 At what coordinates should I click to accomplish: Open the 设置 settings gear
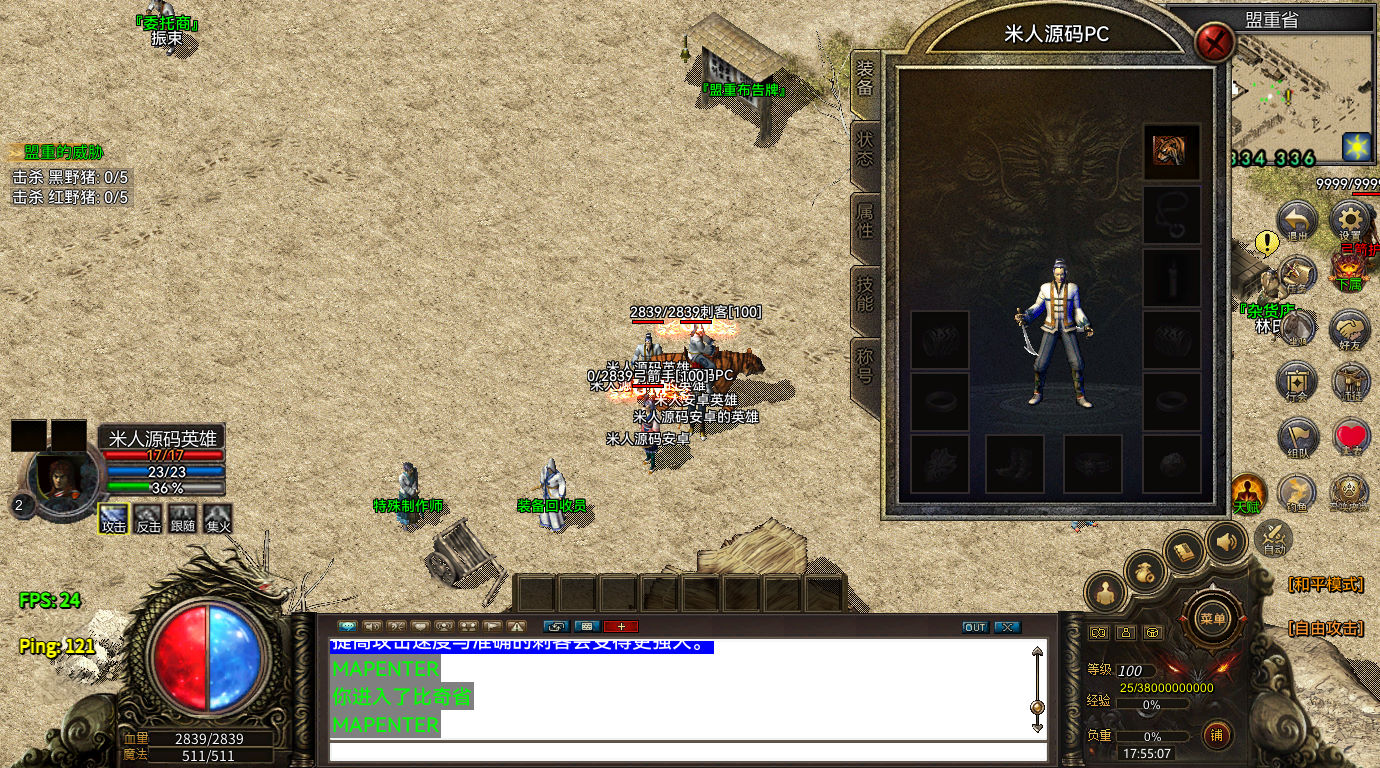click(x=1350, y=220)
